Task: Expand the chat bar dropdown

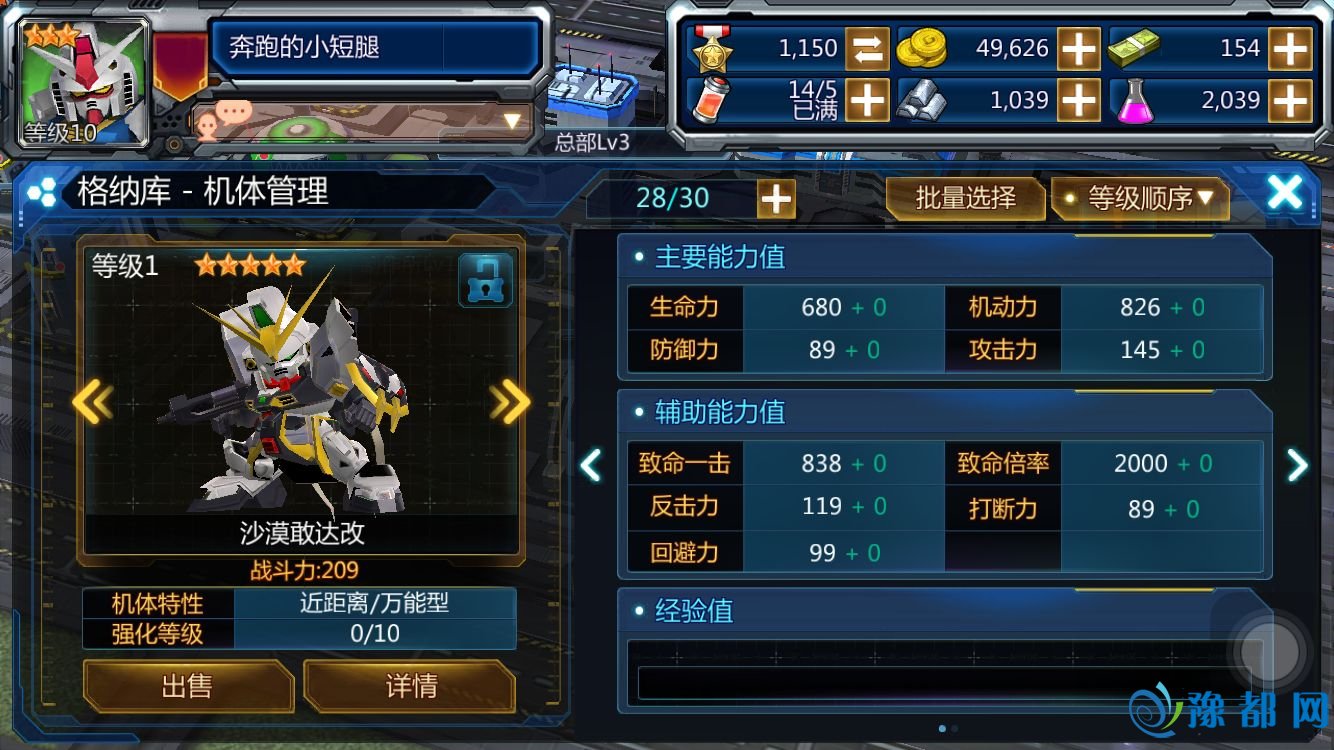Action: click(x=512, y=122)
